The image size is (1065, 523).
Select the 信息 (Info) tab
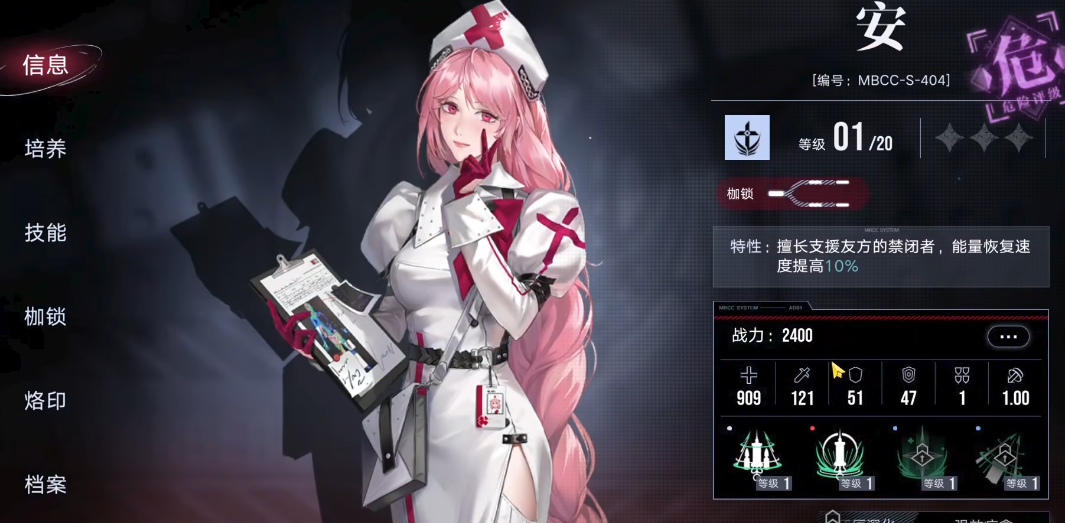point(46,66)
